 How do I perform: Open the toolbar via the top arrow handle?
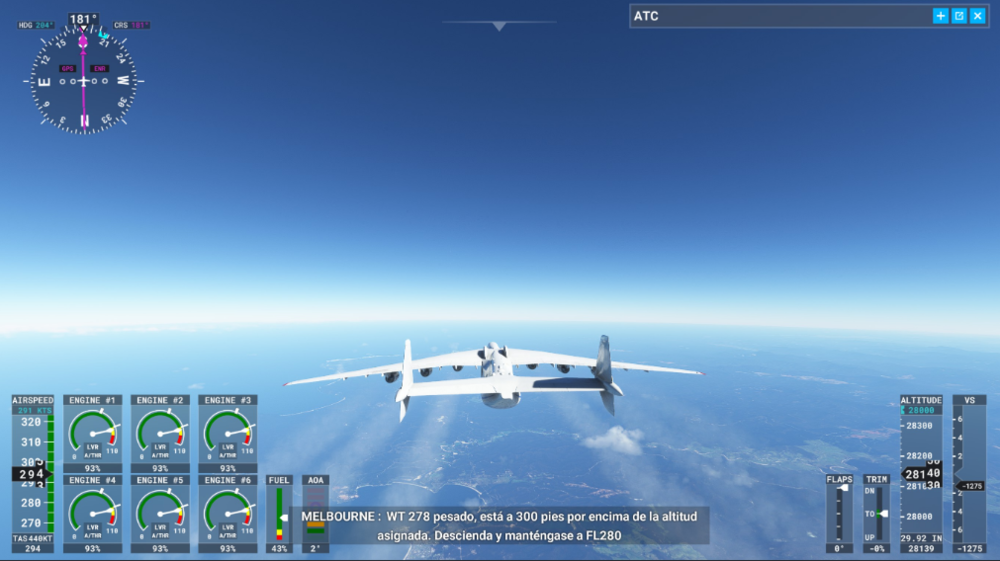point(499,26)
